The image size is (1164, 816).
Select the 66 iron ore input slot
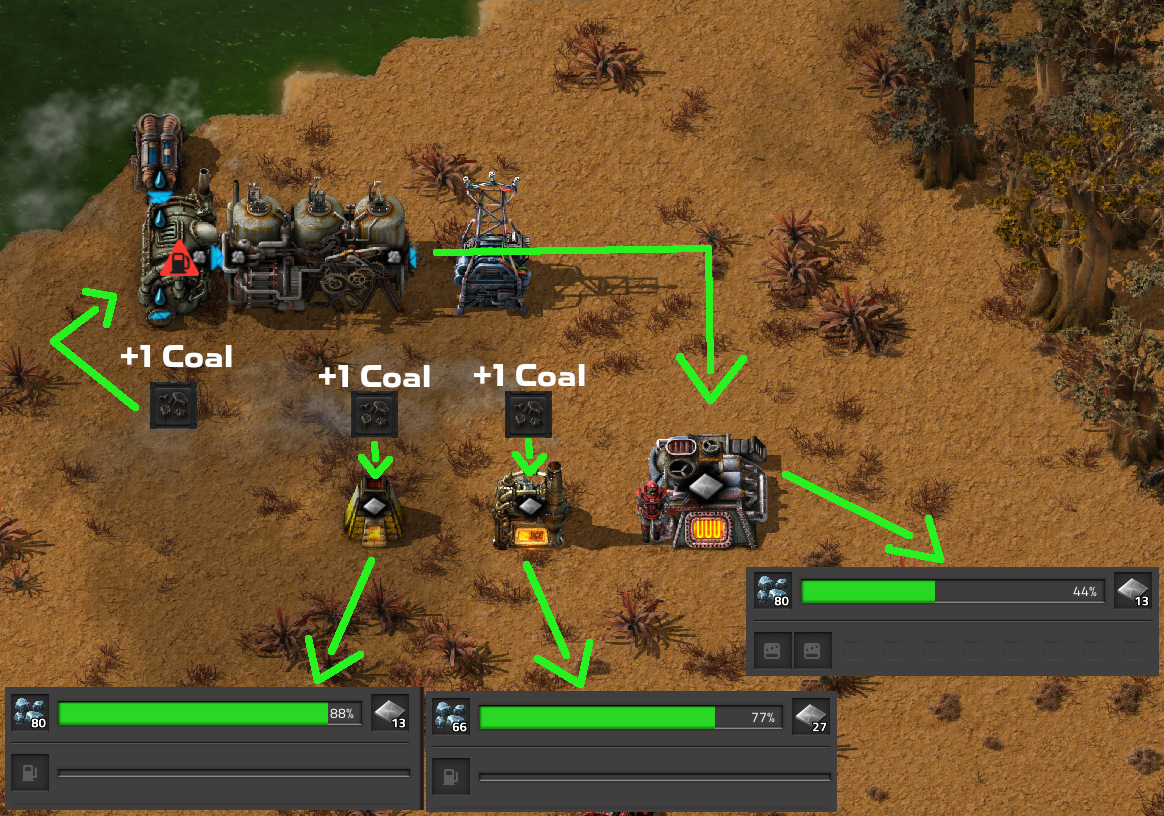tap(451, 718)
